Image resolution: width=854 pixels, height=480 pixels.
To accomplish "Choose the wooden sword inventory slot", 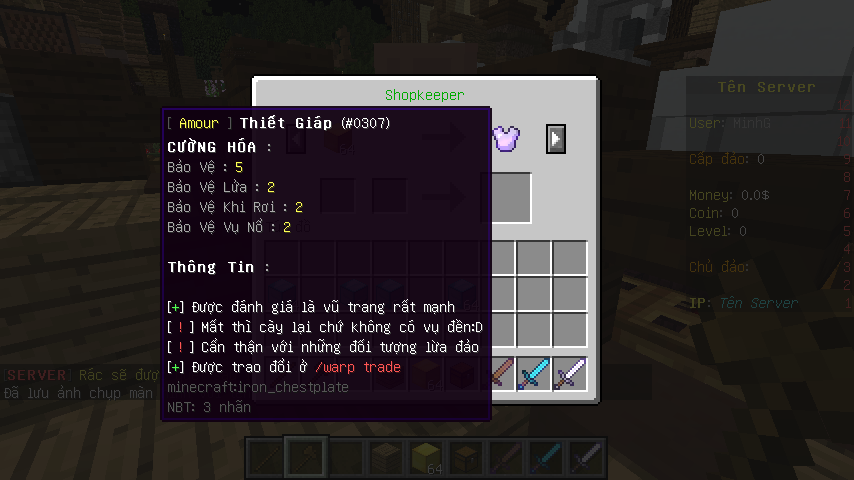I will (499, 374).
